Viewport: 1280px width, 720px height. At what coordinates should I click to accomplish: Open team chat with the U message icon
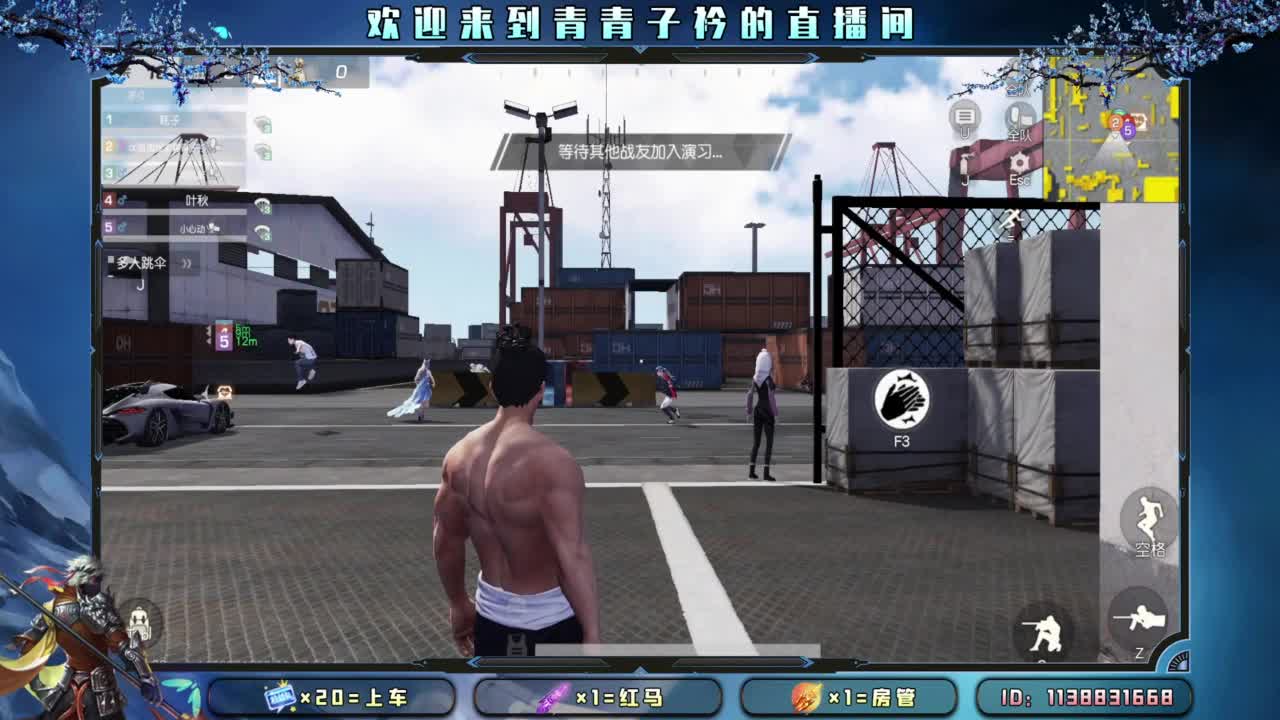click(962, 116)
